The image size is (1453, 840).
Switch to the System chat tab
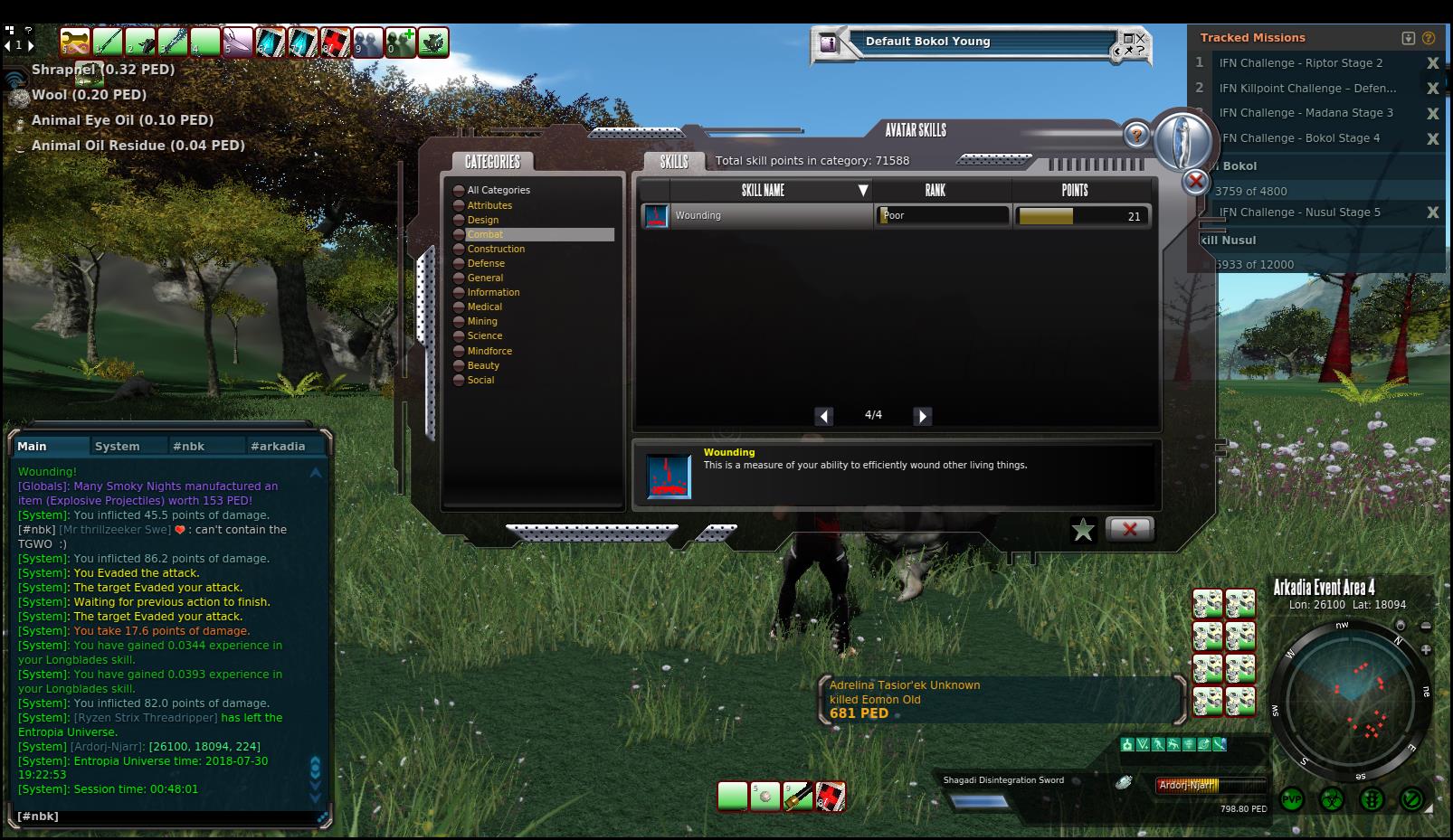pos(118,447)
